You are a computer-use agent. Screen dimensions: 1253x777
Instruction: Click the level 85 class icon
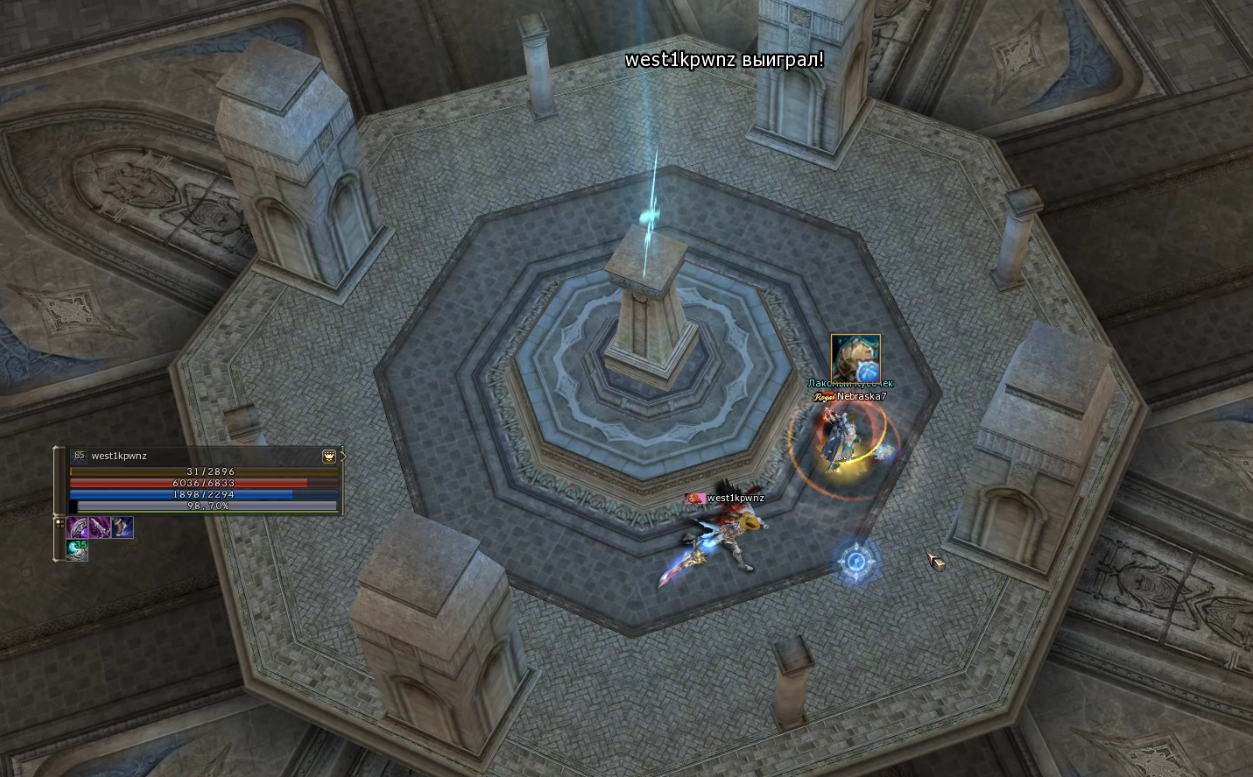(78, 456)
